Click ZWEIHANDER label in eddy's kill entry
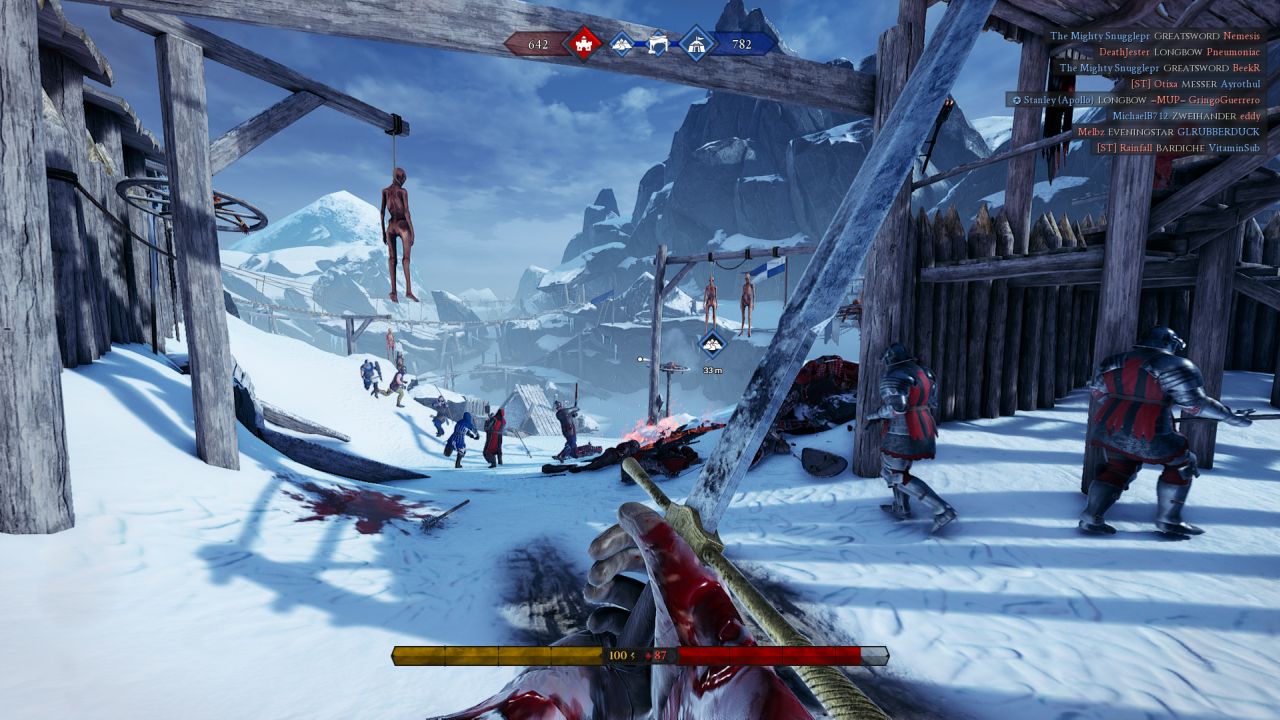The height and width of the screenshot is (720, 1280). 1205,116
